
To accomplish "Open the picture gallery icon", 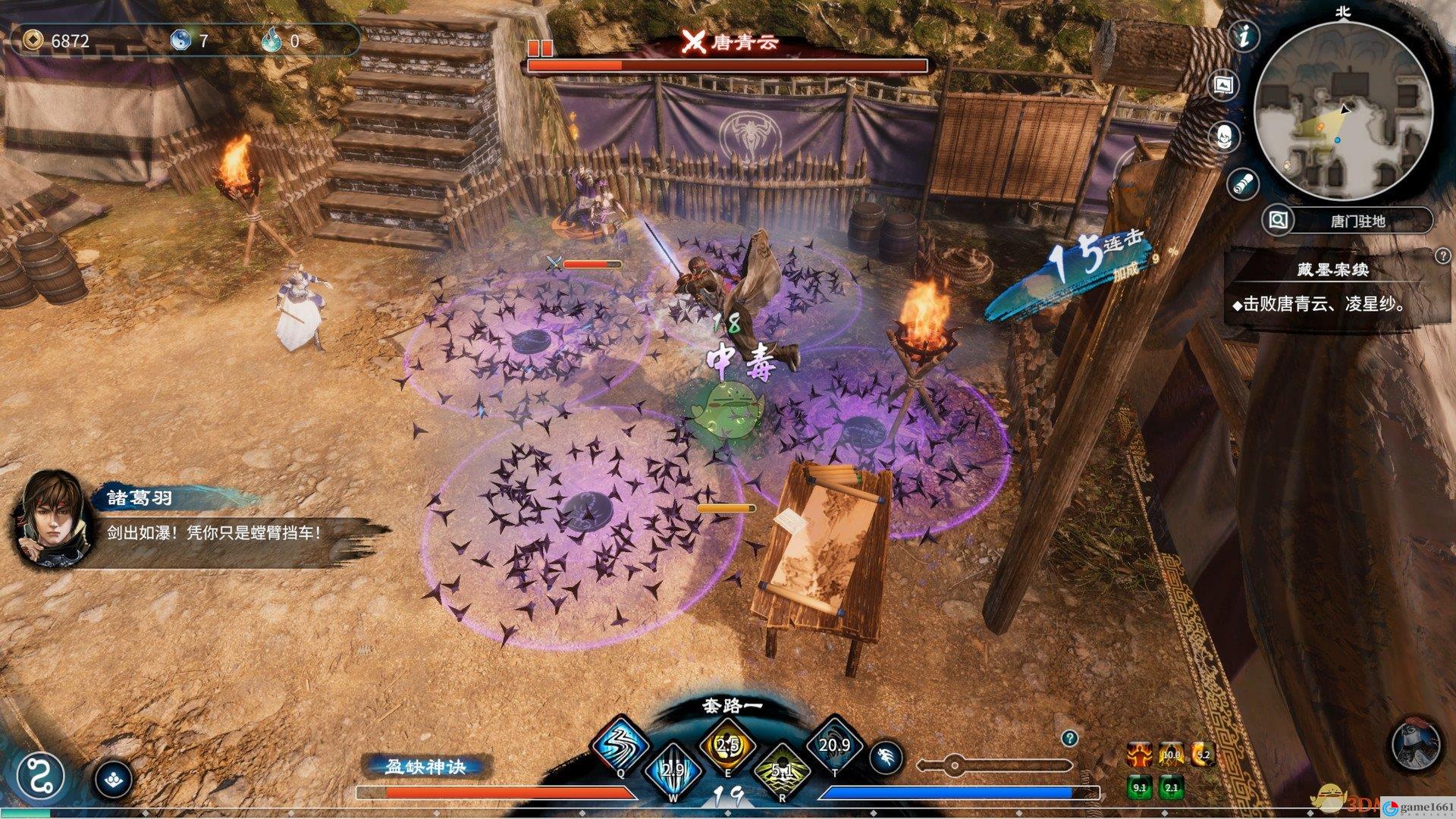I will click(1223, 86).
